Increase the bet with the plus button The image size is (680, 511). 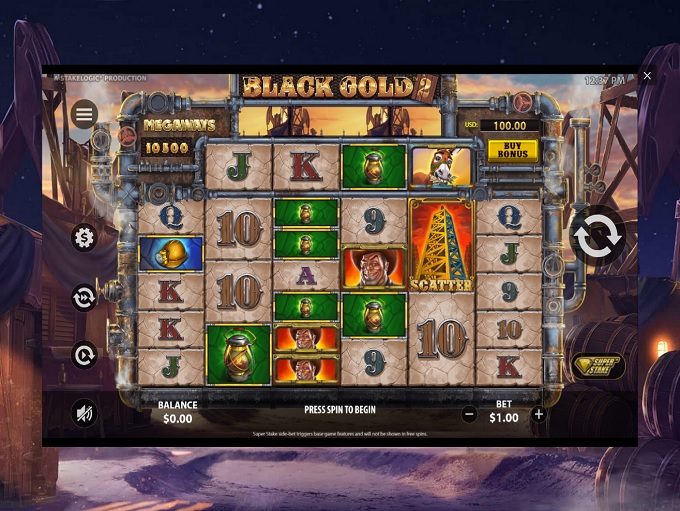[539, 414]
